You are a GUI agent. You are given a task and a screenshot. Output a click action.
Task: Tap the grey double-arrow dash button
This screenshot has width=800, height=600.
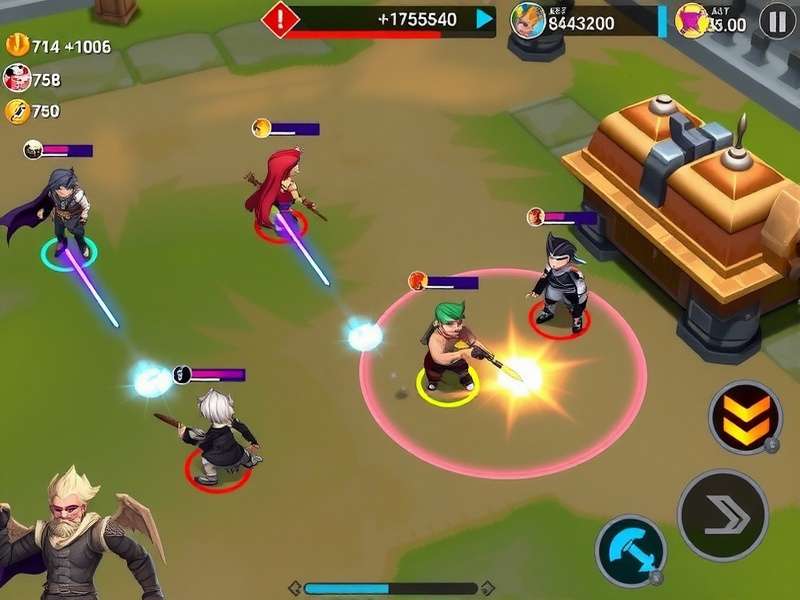click(x=722, y=515)
